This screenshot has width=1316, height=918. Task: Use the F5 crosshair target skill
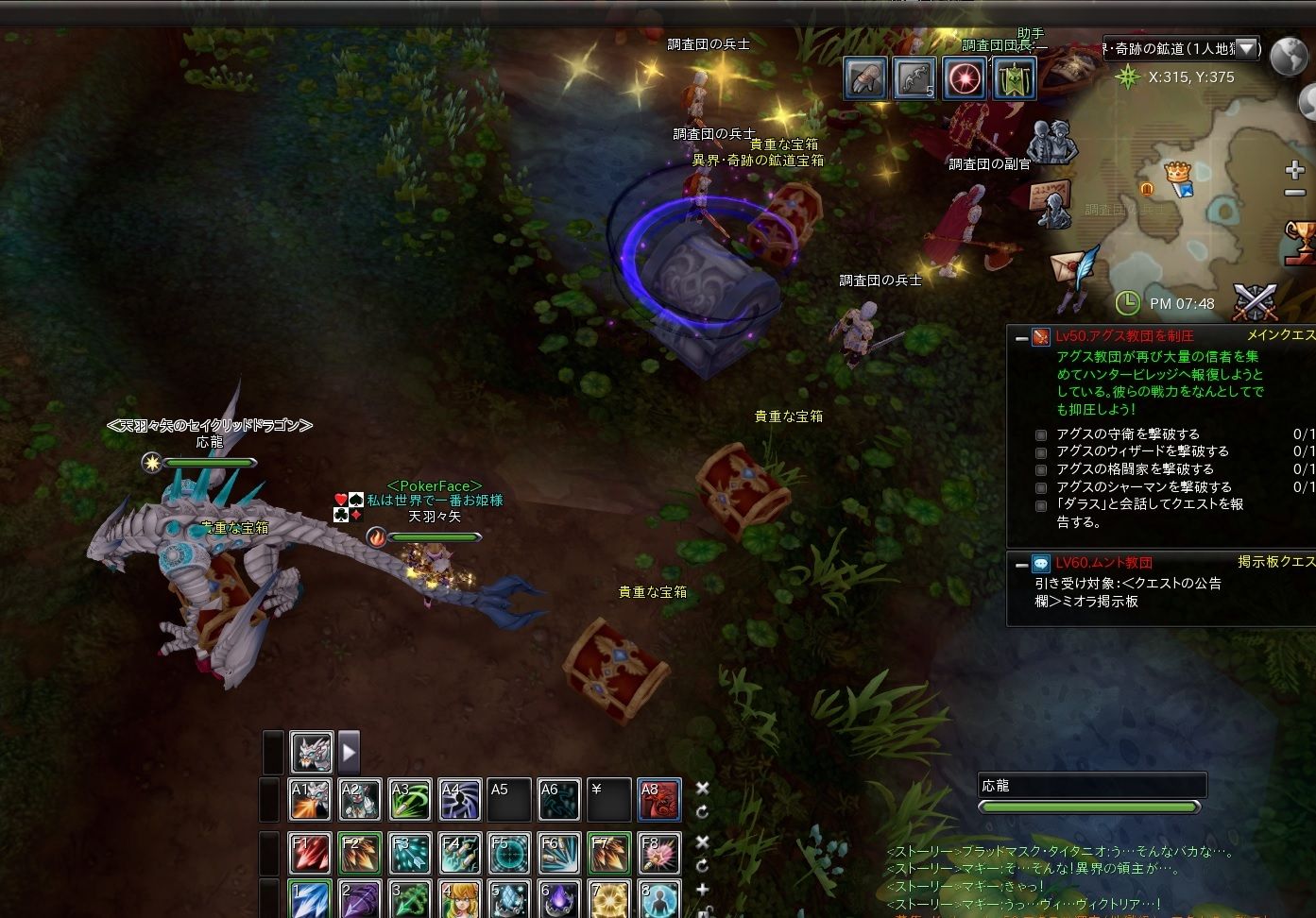pyautogui.click(x=510, y=854)
